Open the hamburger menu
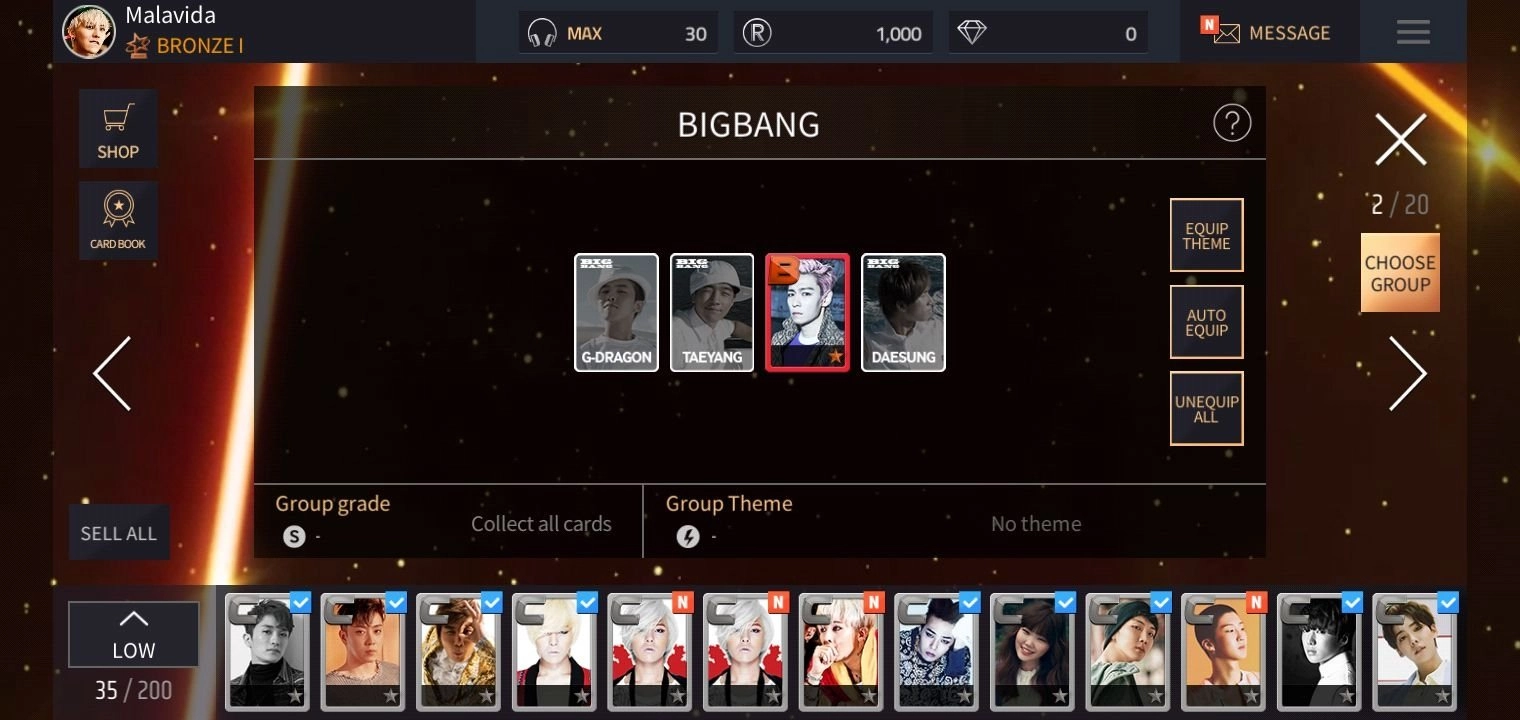1520x720 pixels. coord(1413,31)
